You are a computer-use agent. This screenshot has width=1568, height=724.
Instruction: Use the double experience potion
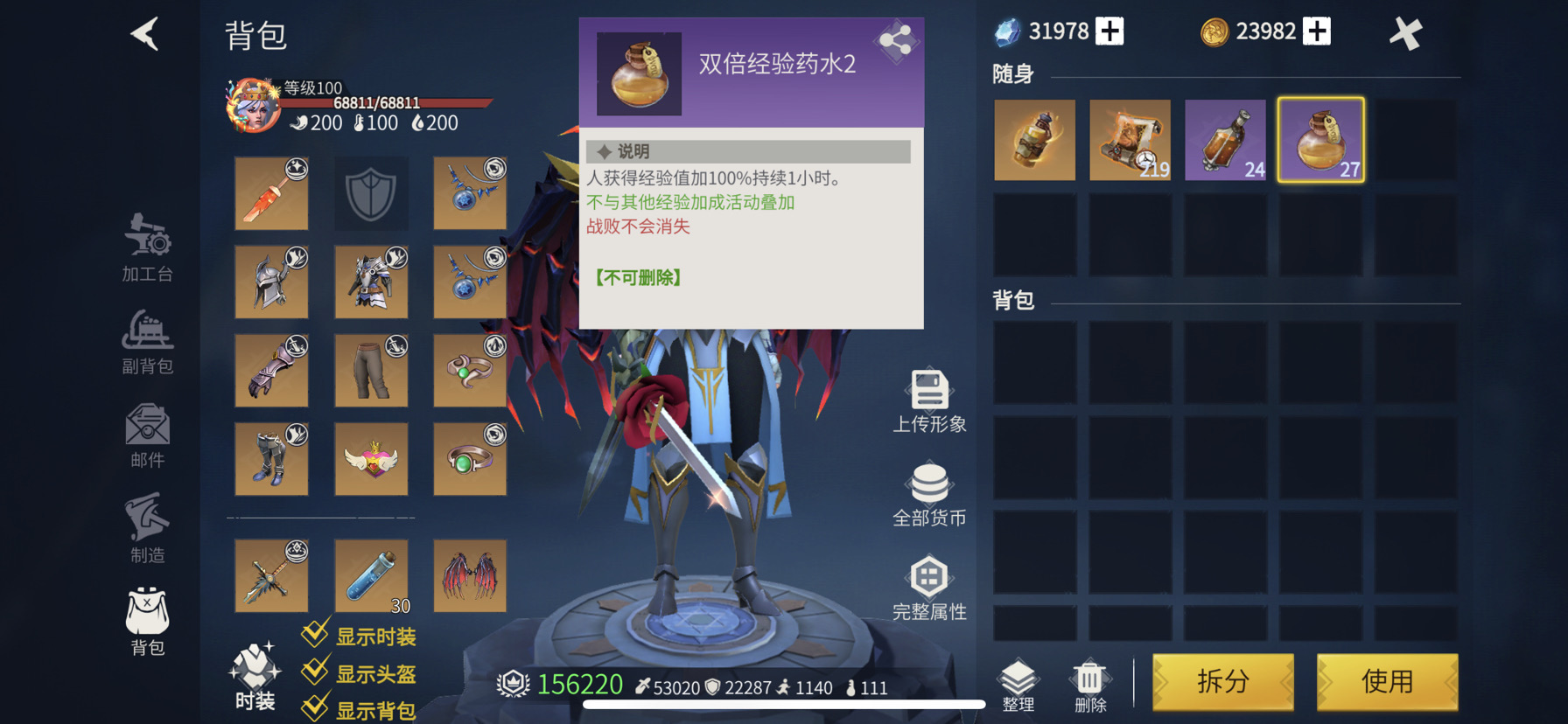[1387, 681]
